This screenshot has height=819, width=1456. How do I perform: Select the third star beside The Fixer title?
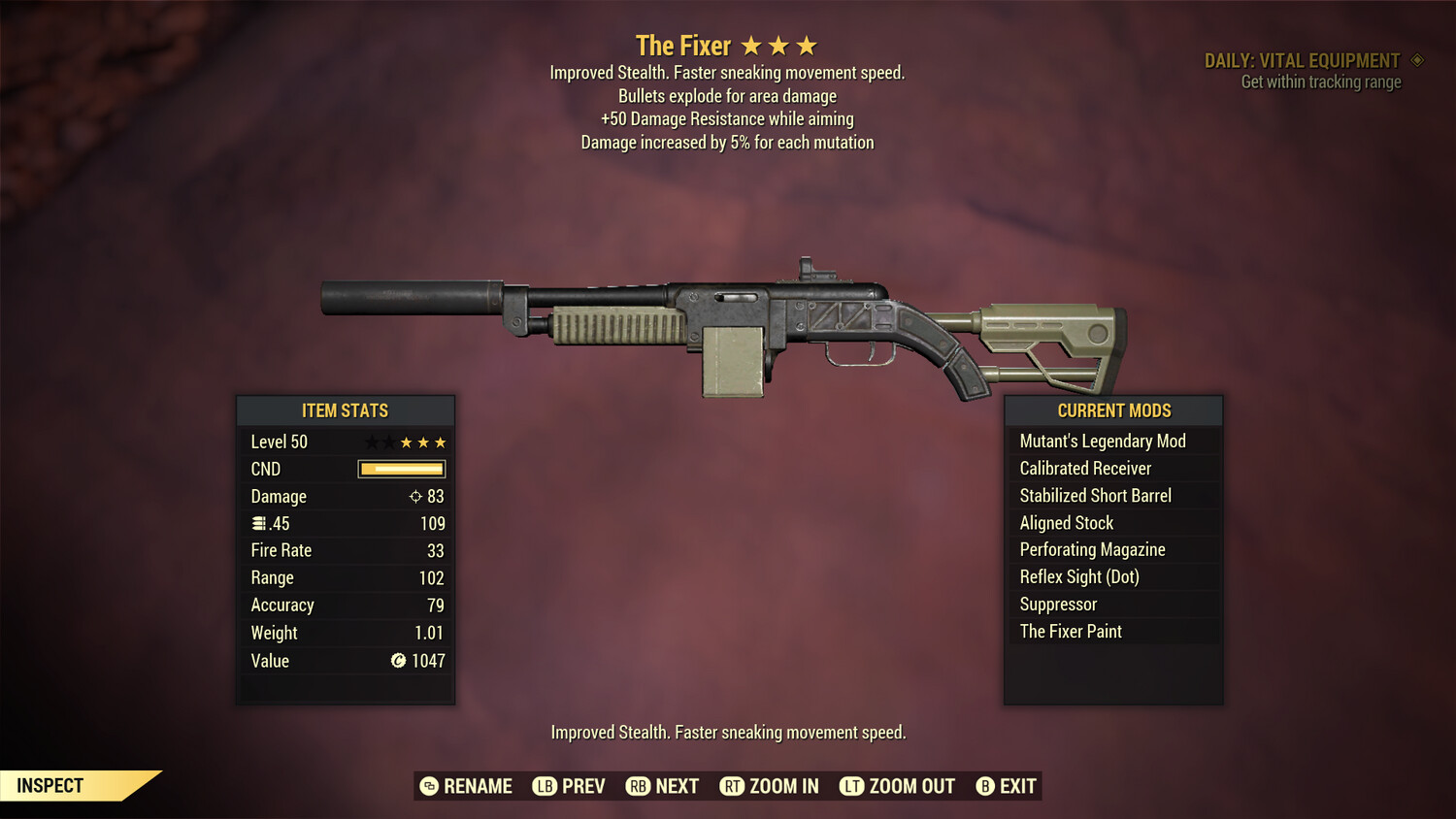[809, 44]
